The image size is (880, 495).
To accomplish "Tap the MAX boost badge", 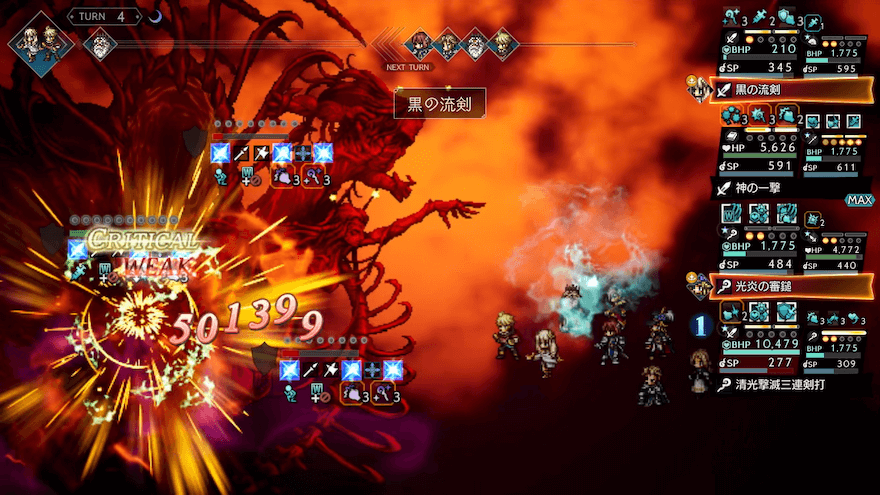I will 858,200.
